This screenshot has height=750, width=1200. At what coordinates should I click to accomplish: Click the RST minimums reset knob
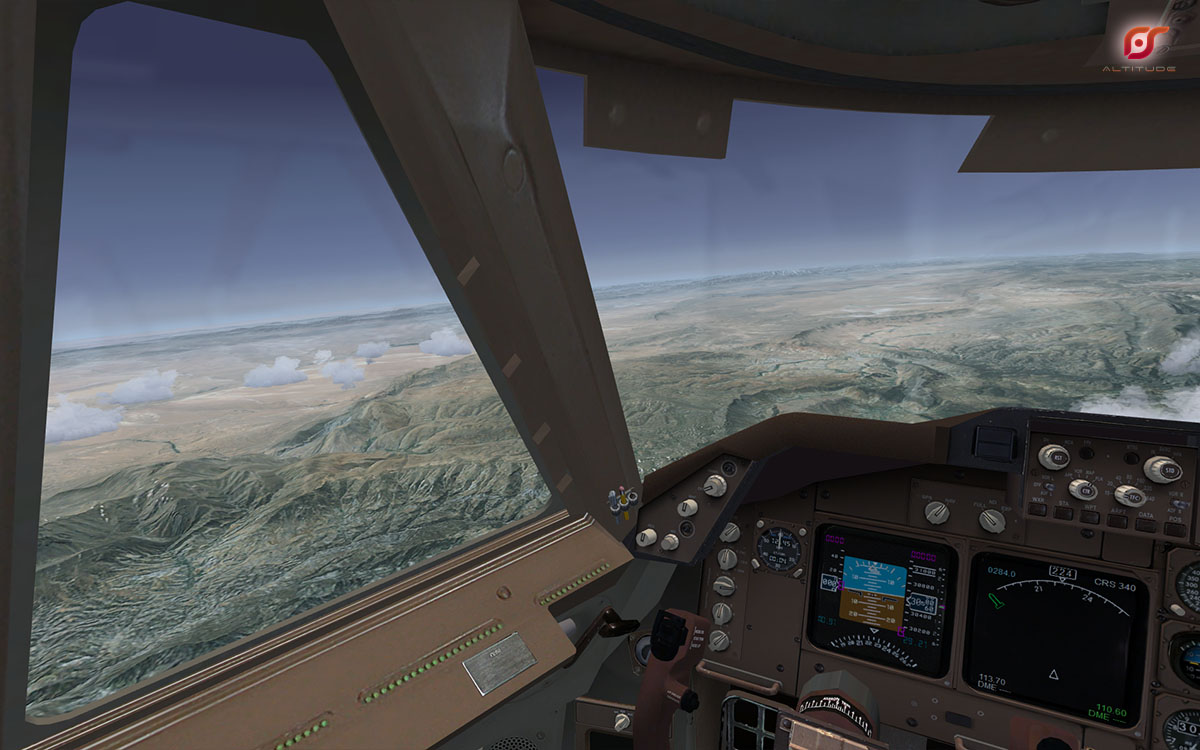pos(1053,457)
